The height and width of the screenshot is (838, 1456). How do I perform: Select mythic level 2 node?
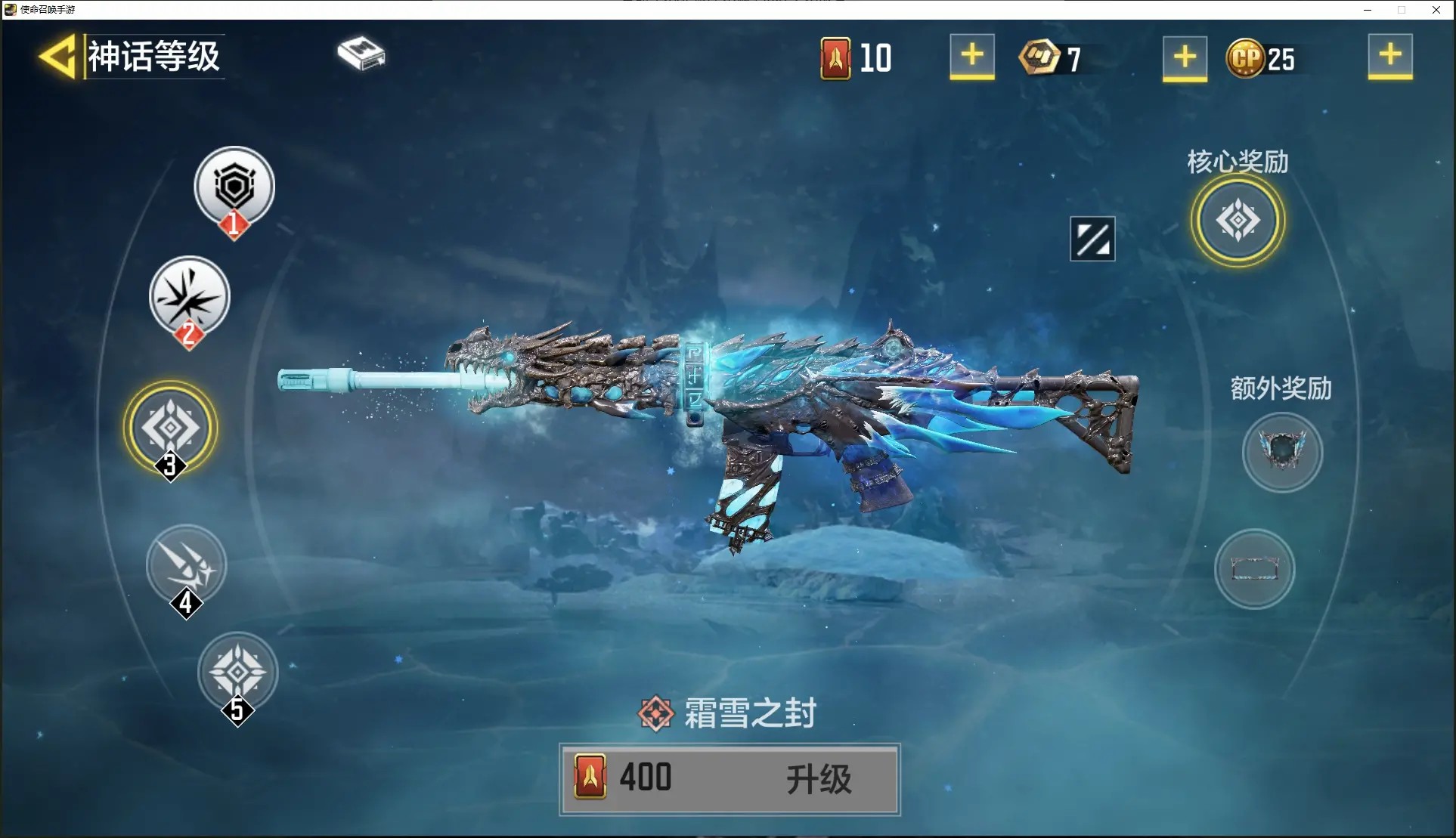pos(189,296)
